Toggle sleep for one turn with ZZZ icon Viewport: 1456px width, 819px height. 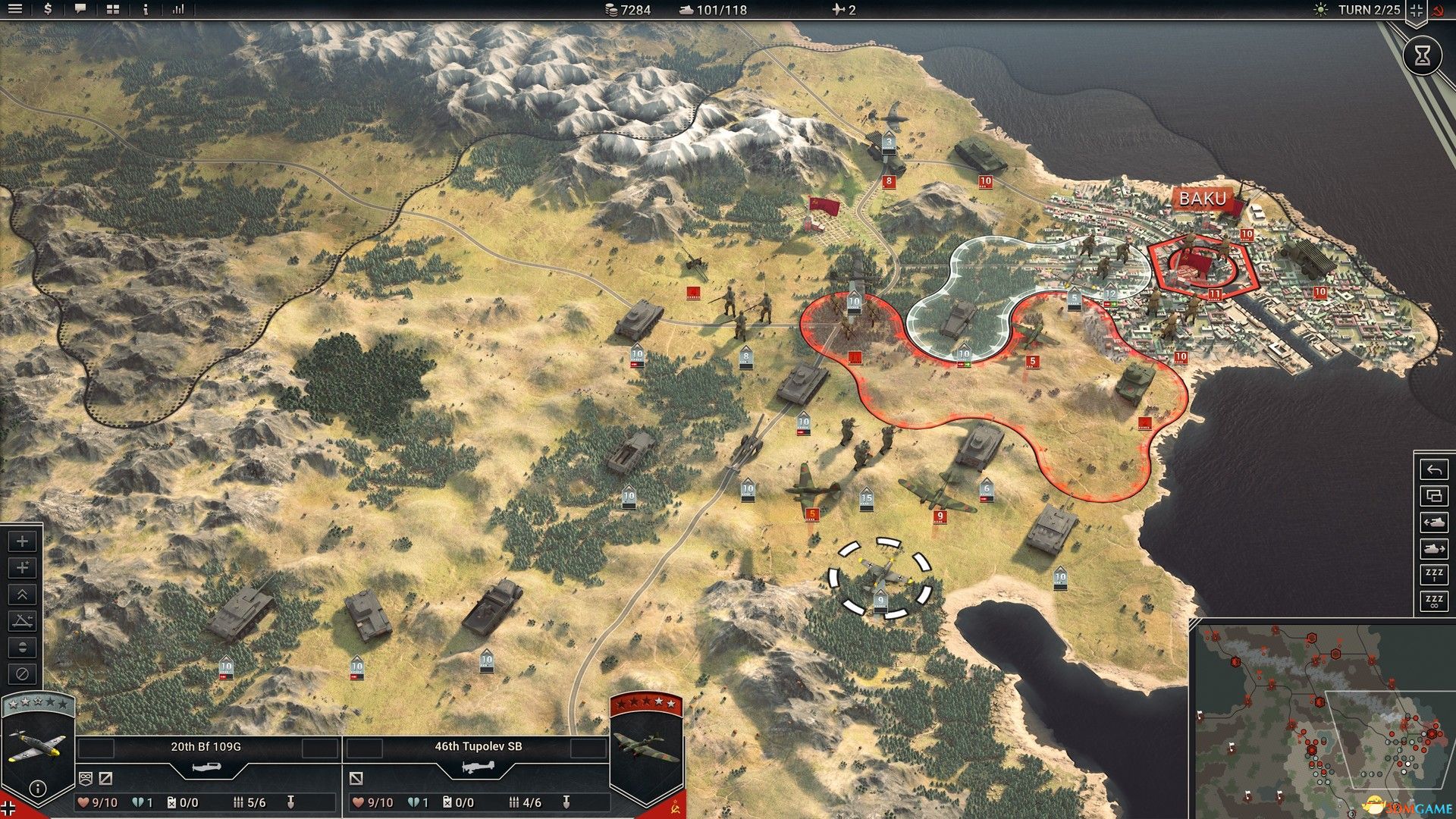(x=1433, y=573)
